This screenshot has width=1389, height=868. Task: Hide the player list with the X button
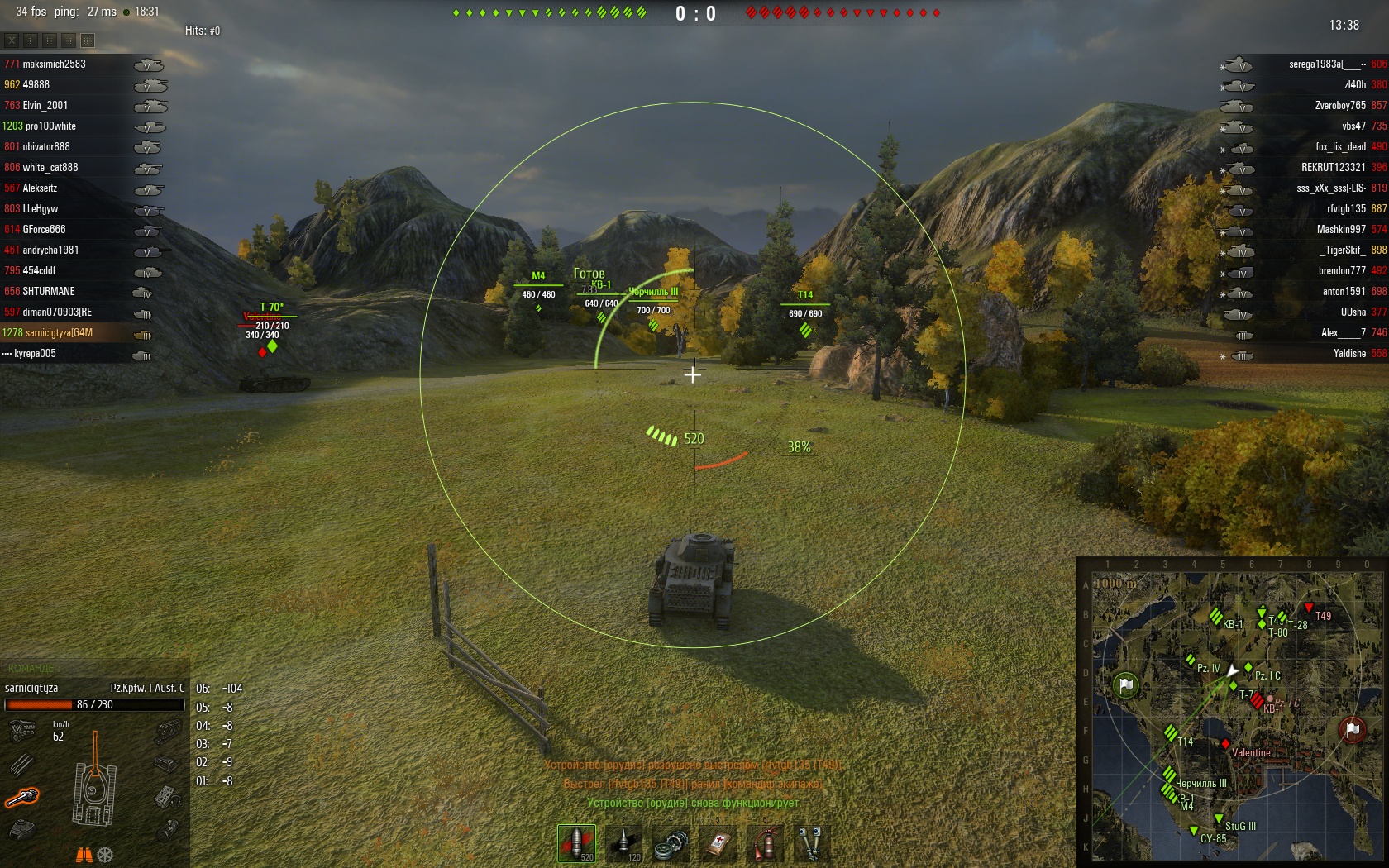(12, 40)
